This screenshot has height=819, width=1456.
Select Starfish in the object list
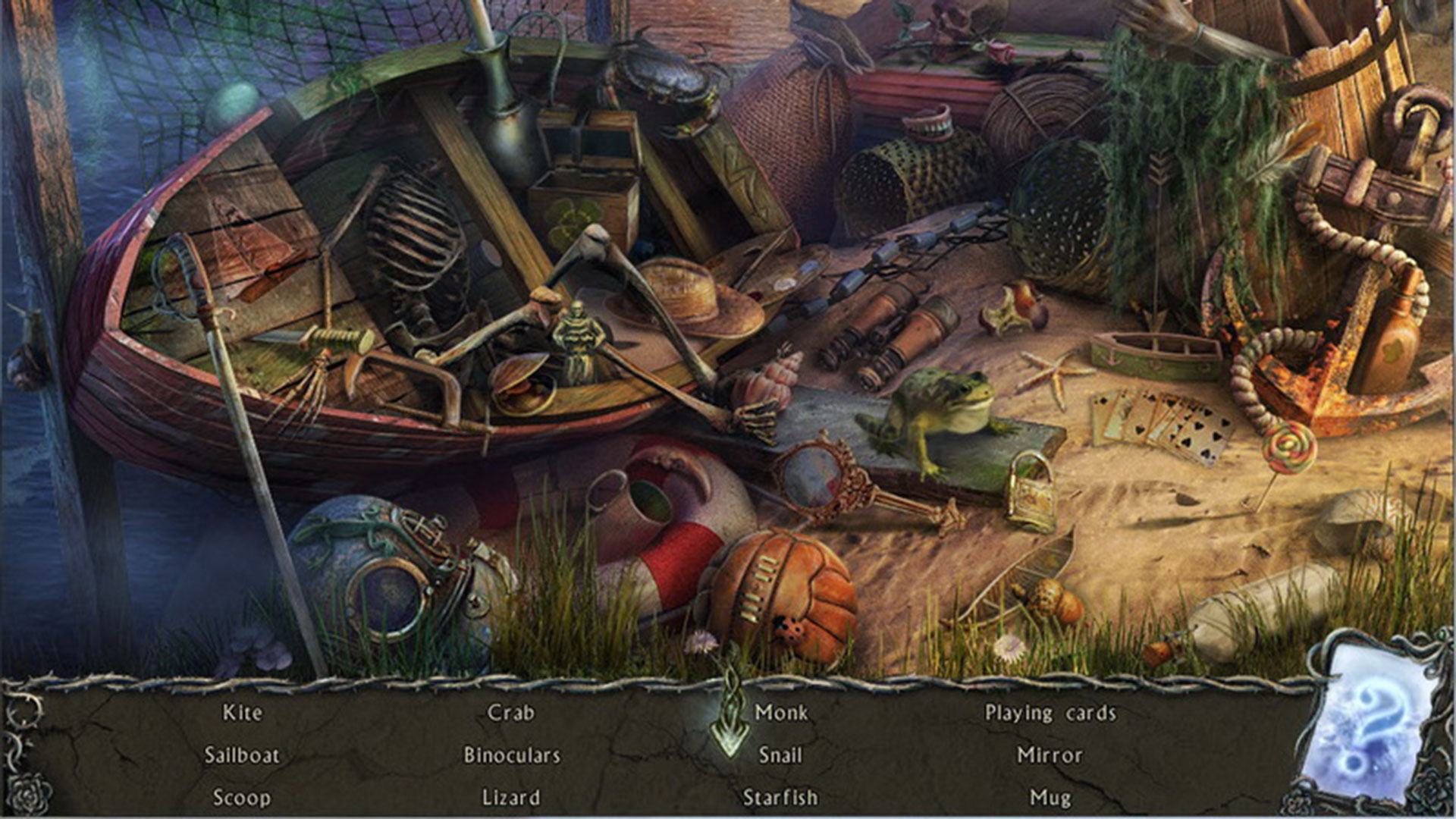pos(780,798)
